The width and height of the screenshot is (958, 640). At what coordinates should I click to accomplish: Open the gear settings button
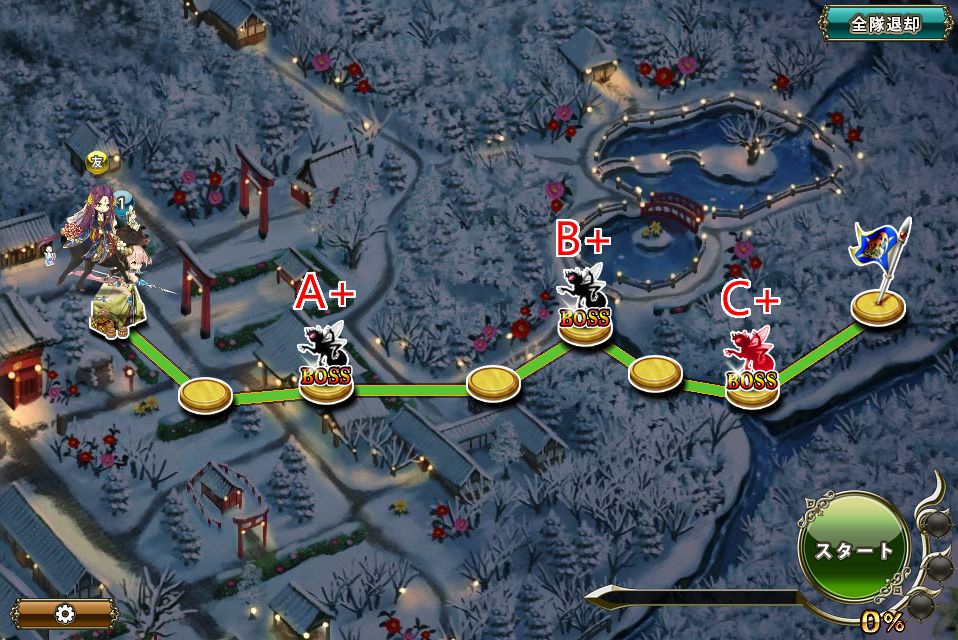click(66, 613)
